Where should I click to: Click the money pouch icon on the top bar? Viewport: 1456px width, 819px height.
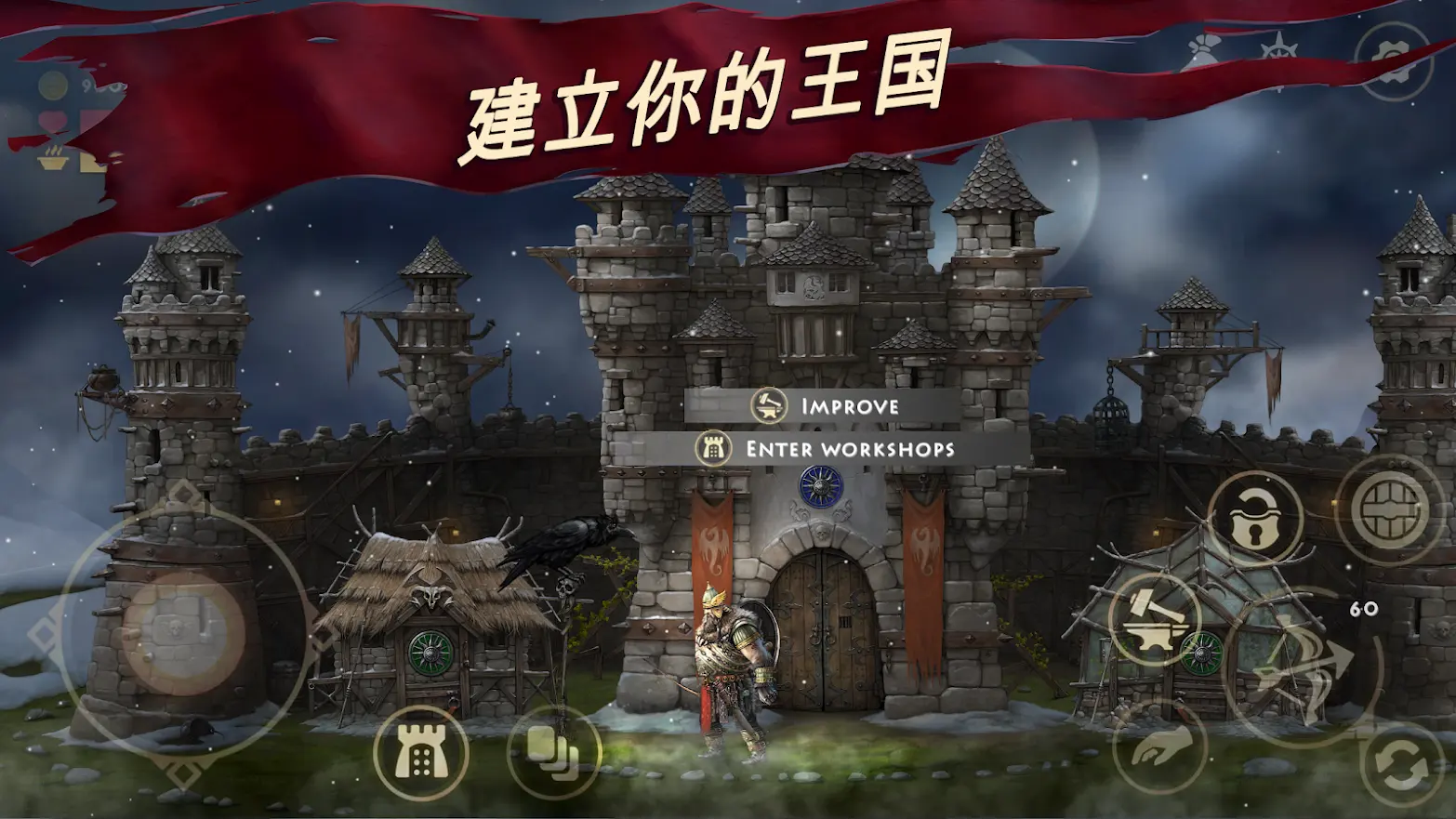tap(1202, 49)
